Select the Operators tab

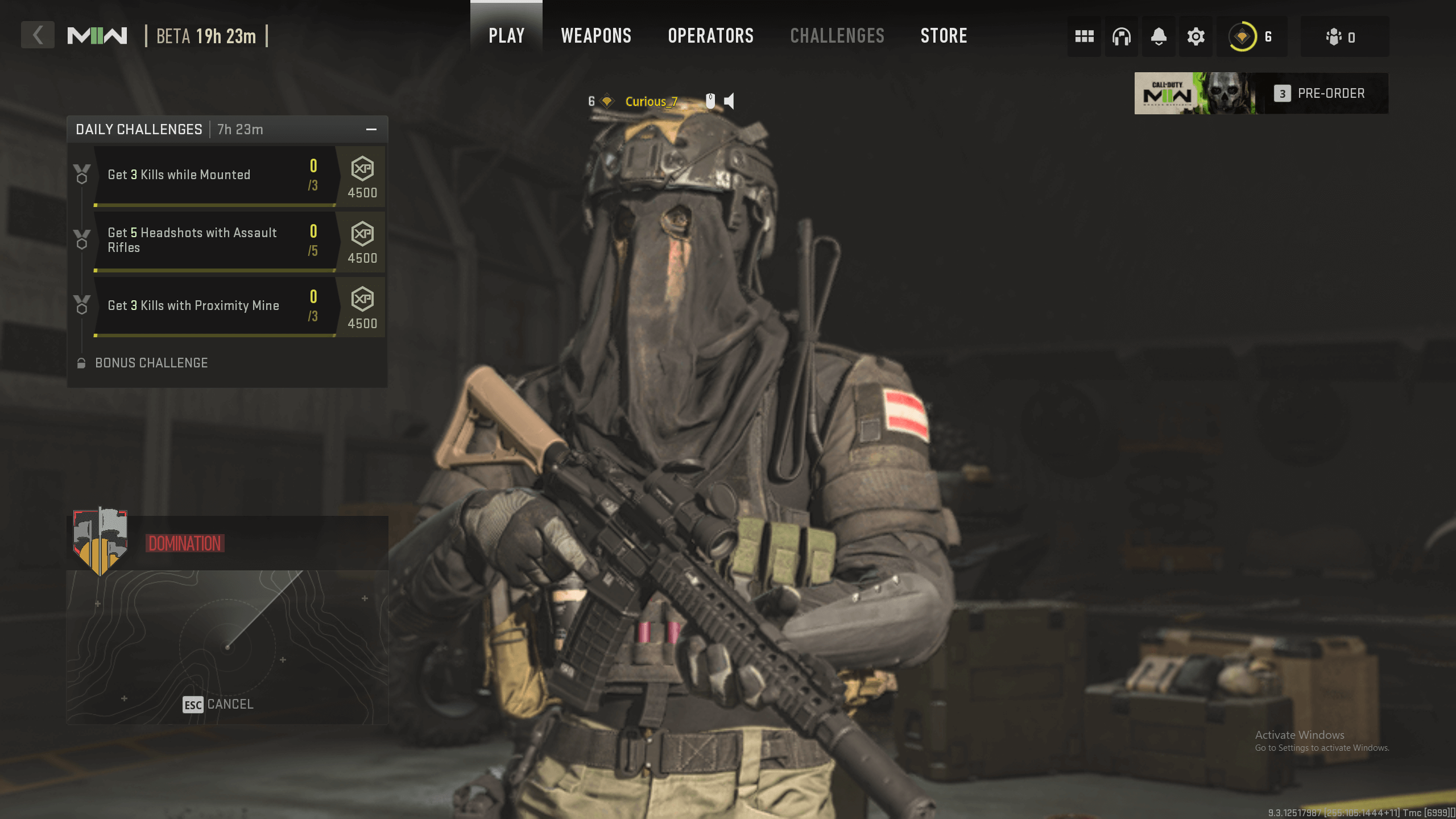[x=710, y=35]
